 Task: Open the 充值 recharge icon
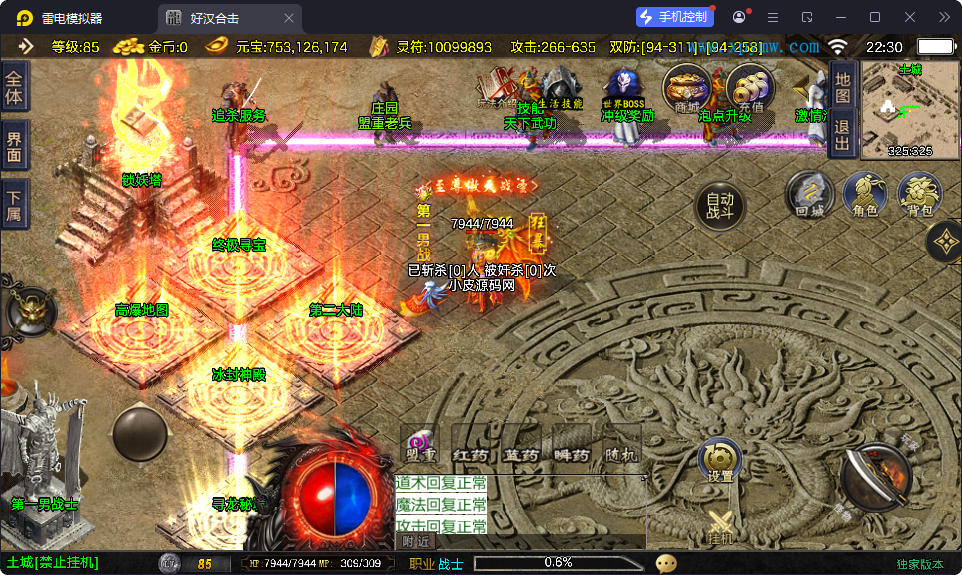point(750,90)
